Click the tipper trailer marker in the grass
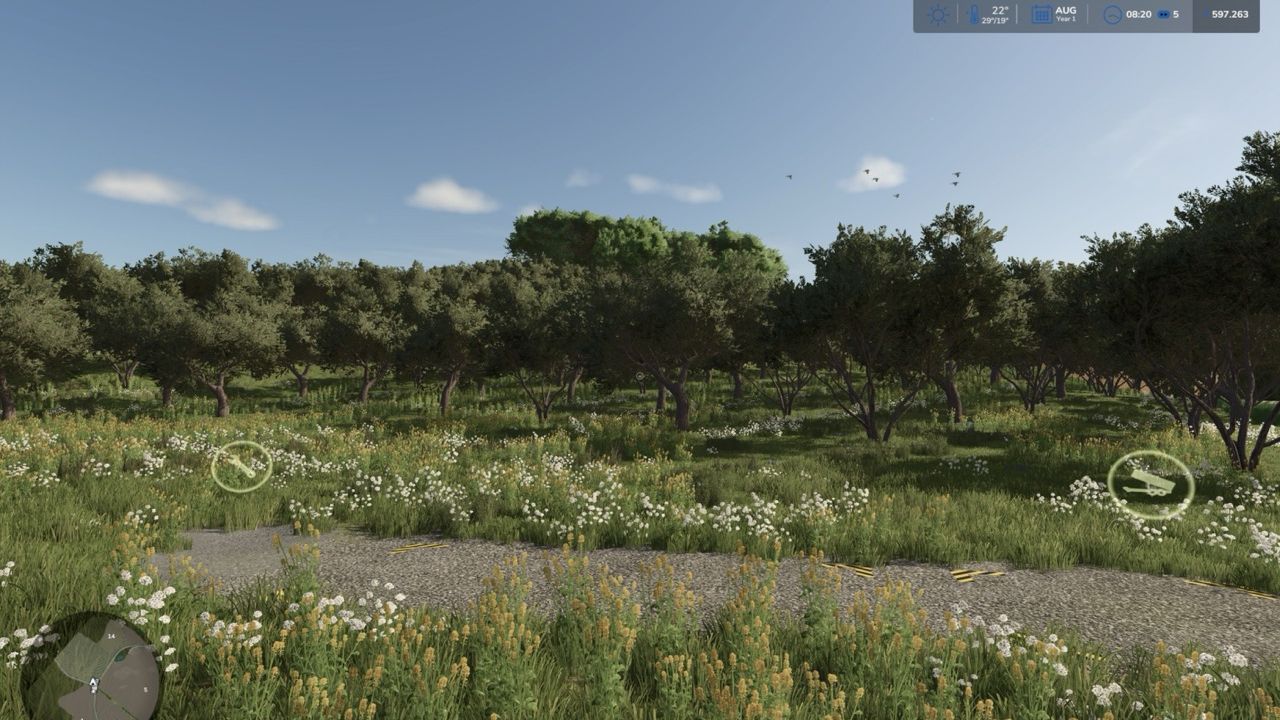Viewport: 1280px width, 720px height. (x=1150, y=484)
